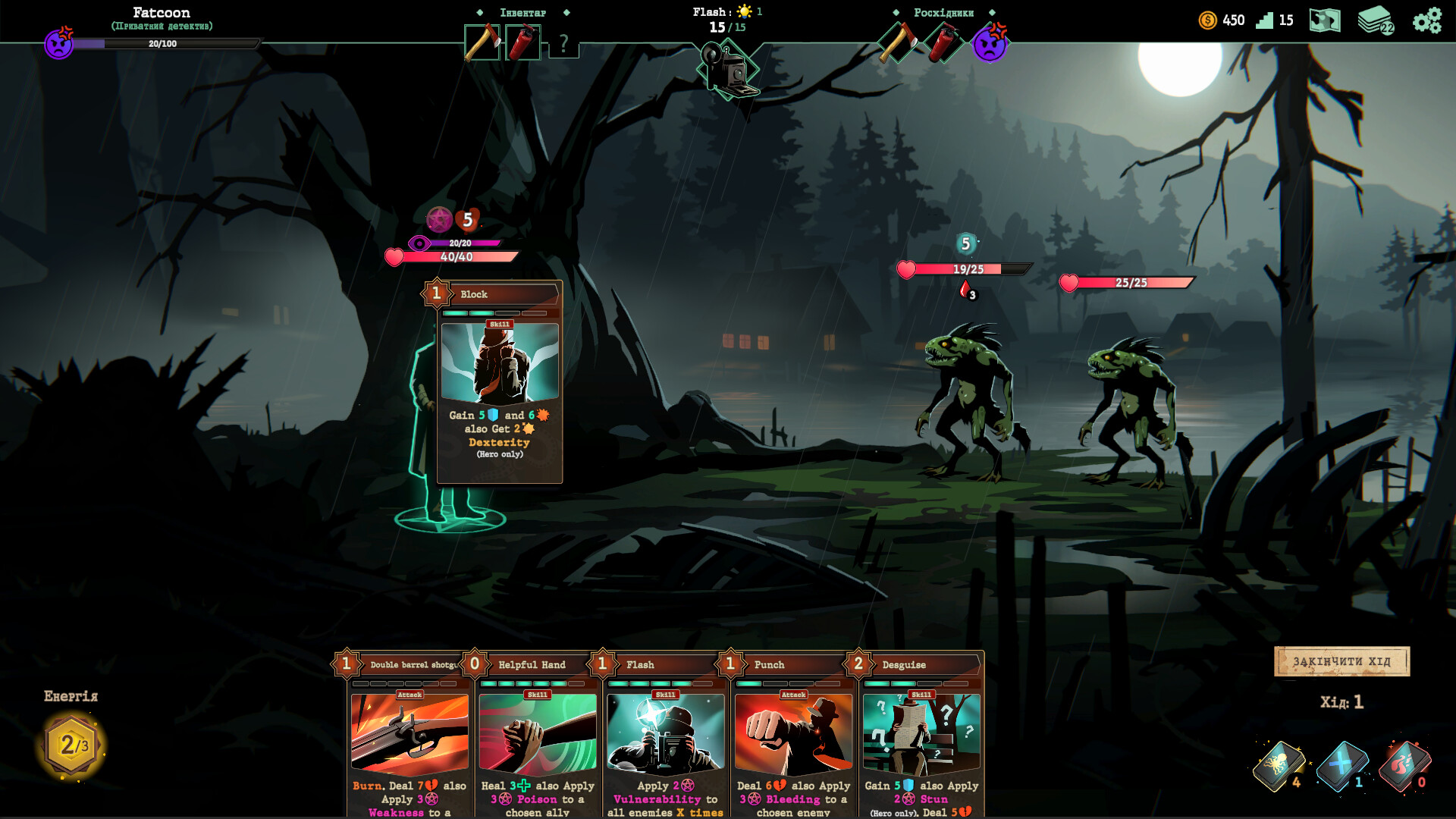Select the fire extinguisher in the inventory
This screenshot has width=1456, height=819.
tap(522, 43)
